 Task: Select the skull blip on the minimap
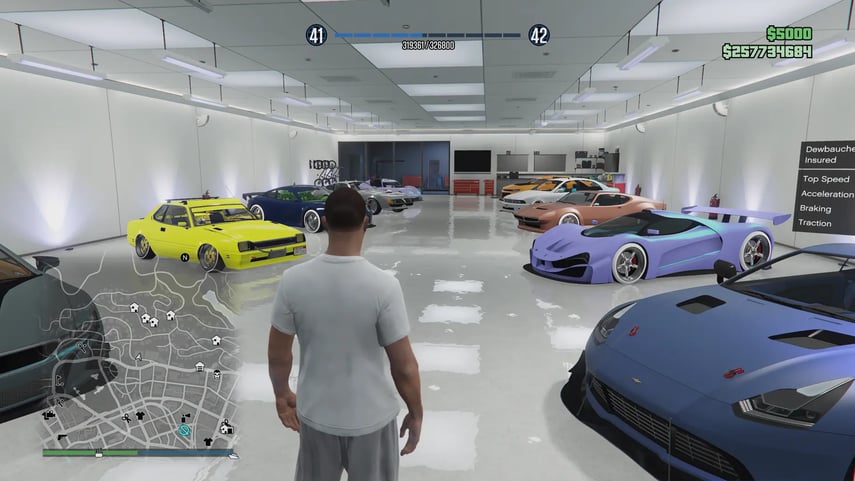[x=216, y=372]
